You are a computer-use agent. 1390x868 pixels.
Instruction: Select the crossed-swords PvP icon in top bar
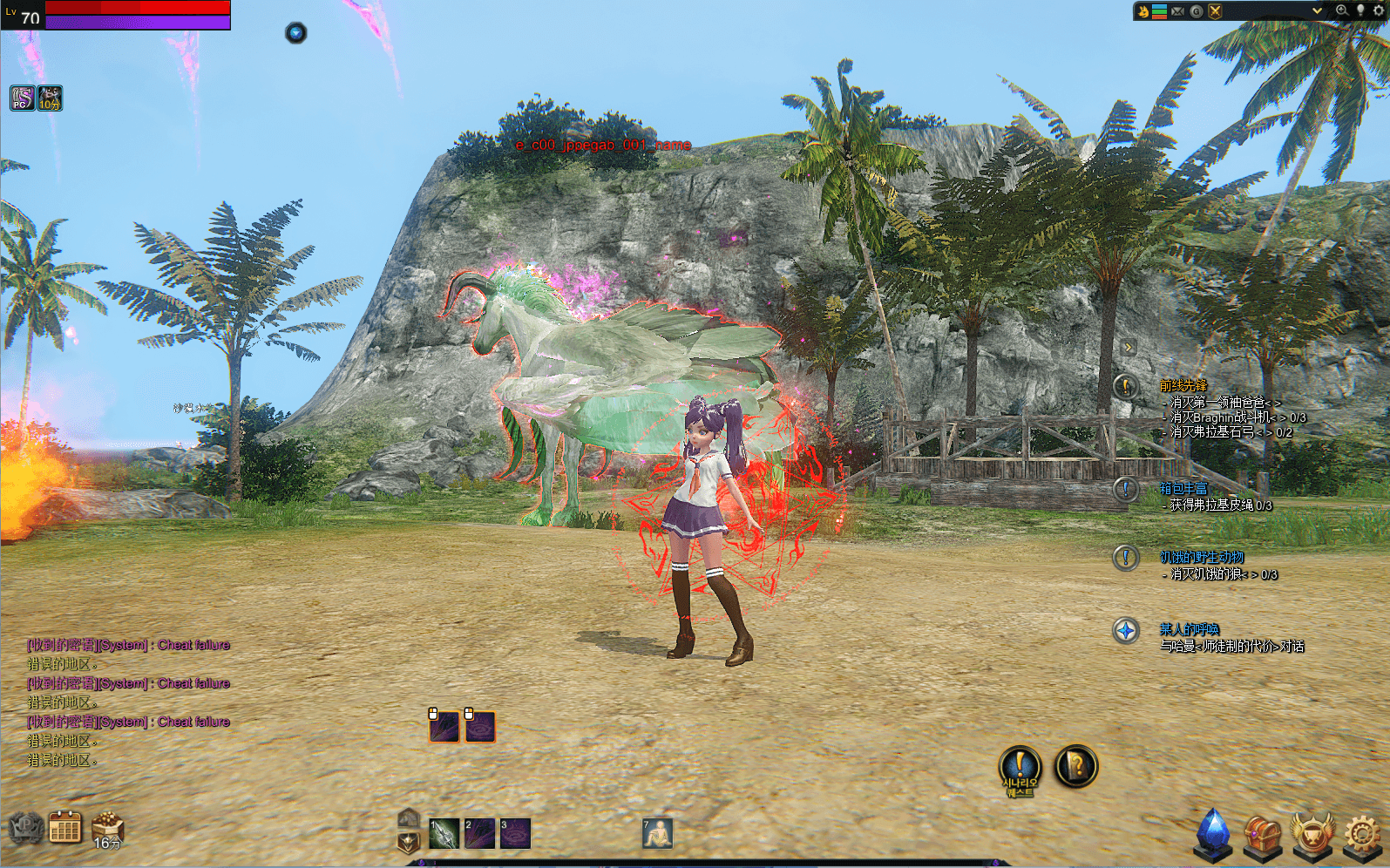1215,10
